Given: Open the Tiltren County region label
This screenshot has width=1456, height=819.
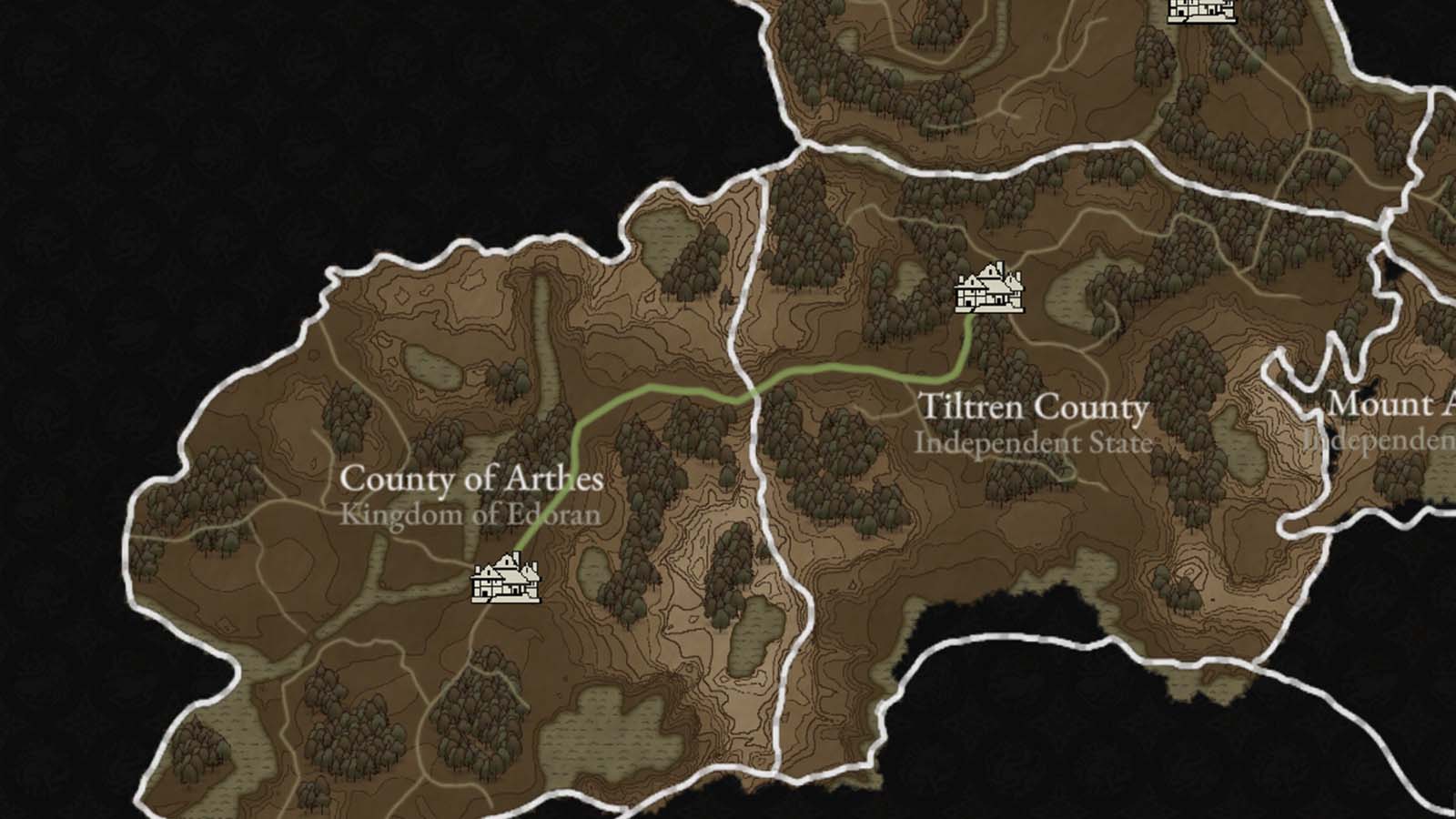Looking at the screenshot, I should point(1033,408).
